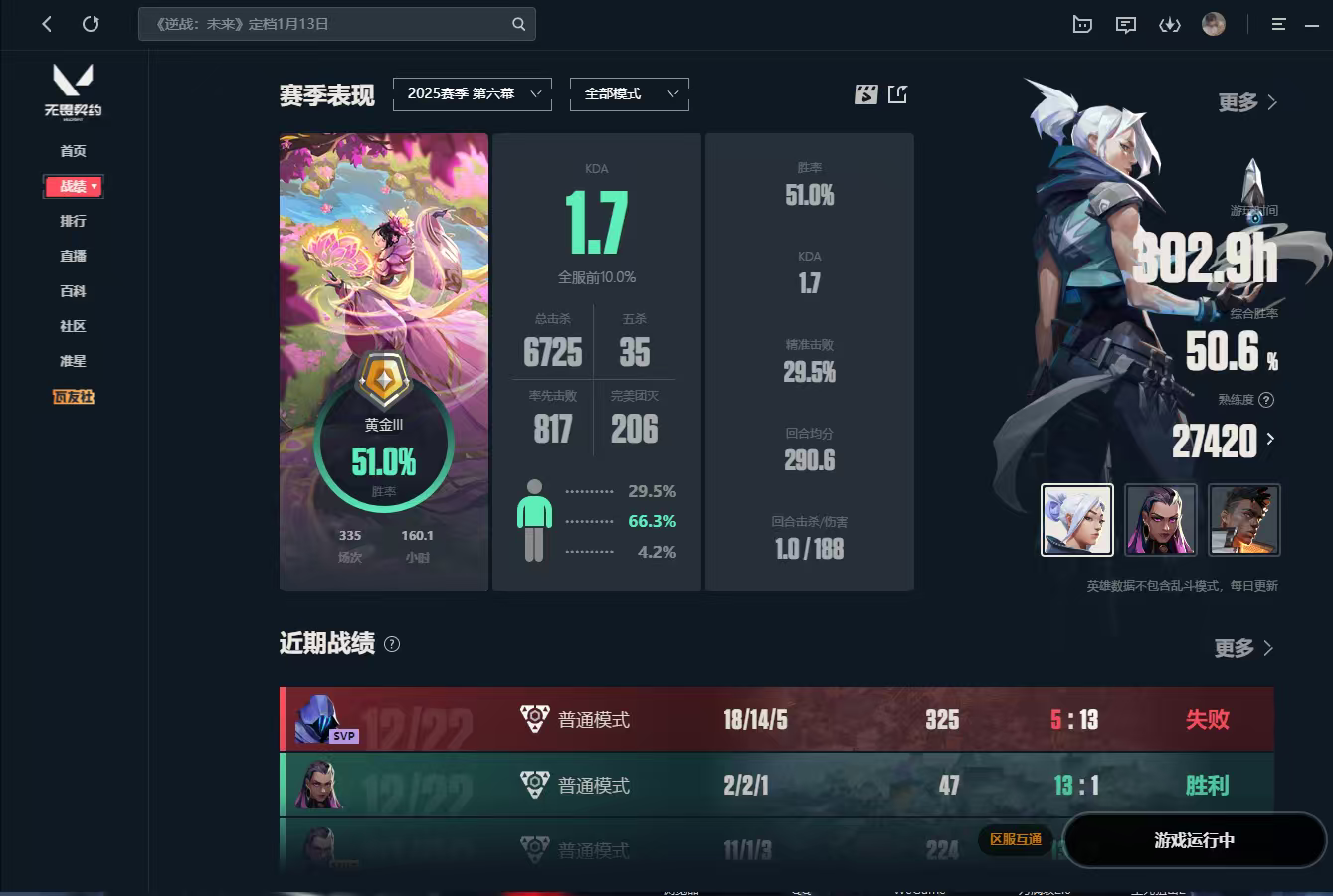Select the Reyna agent thumbnail

click(x=1161, y=519)
